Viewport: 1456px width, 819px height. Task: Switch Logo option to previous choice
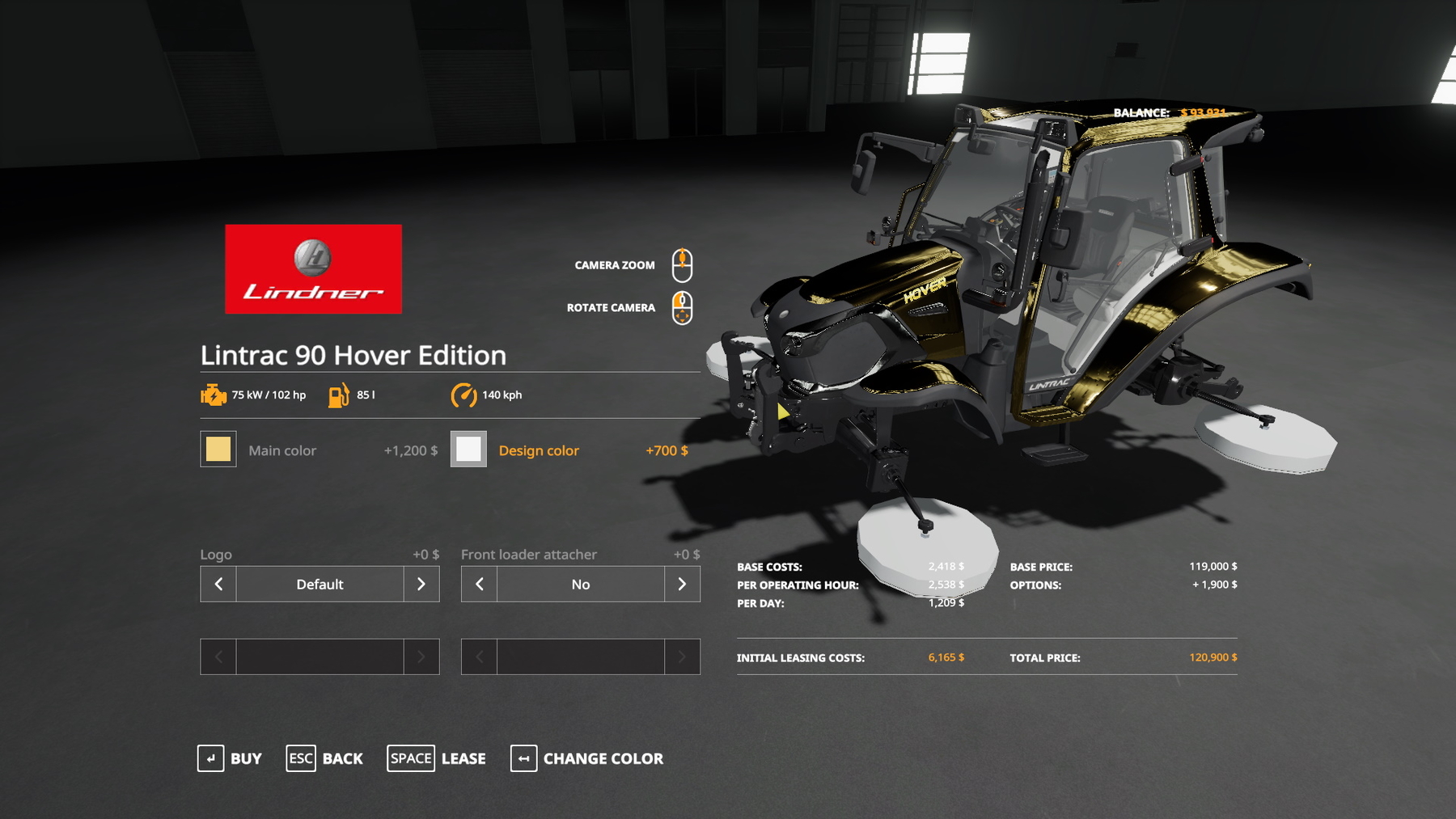[x=218, y=584]
